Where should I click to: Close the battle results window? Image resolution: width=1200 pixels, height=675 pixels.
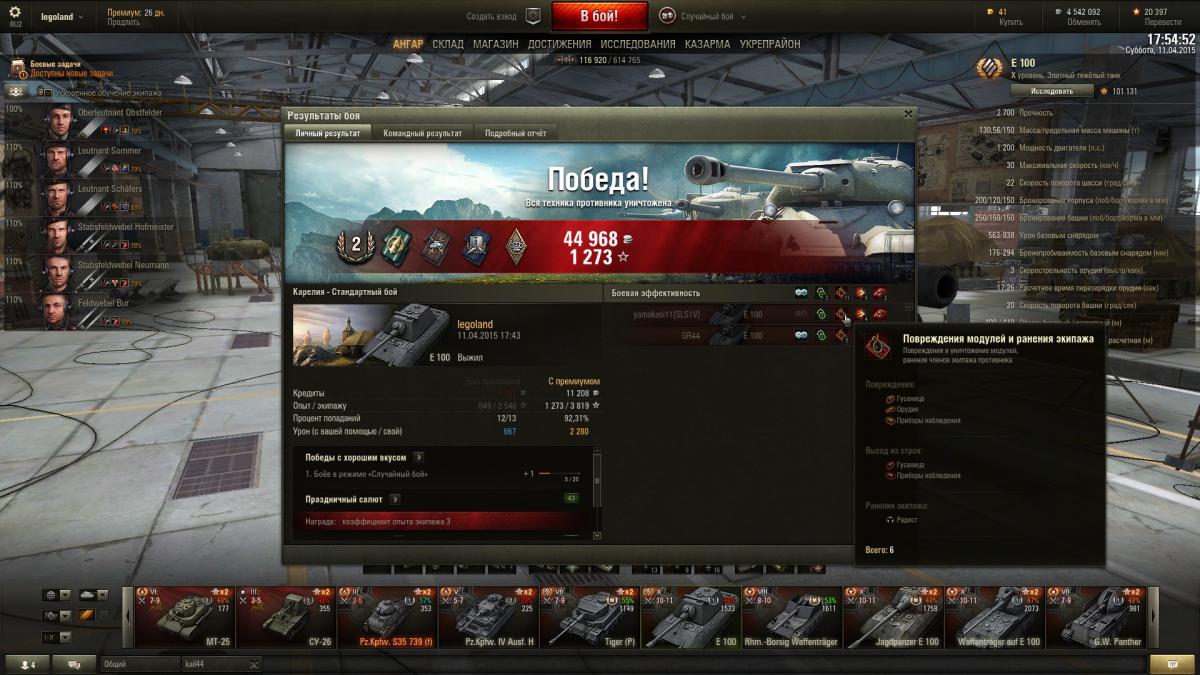908,114
